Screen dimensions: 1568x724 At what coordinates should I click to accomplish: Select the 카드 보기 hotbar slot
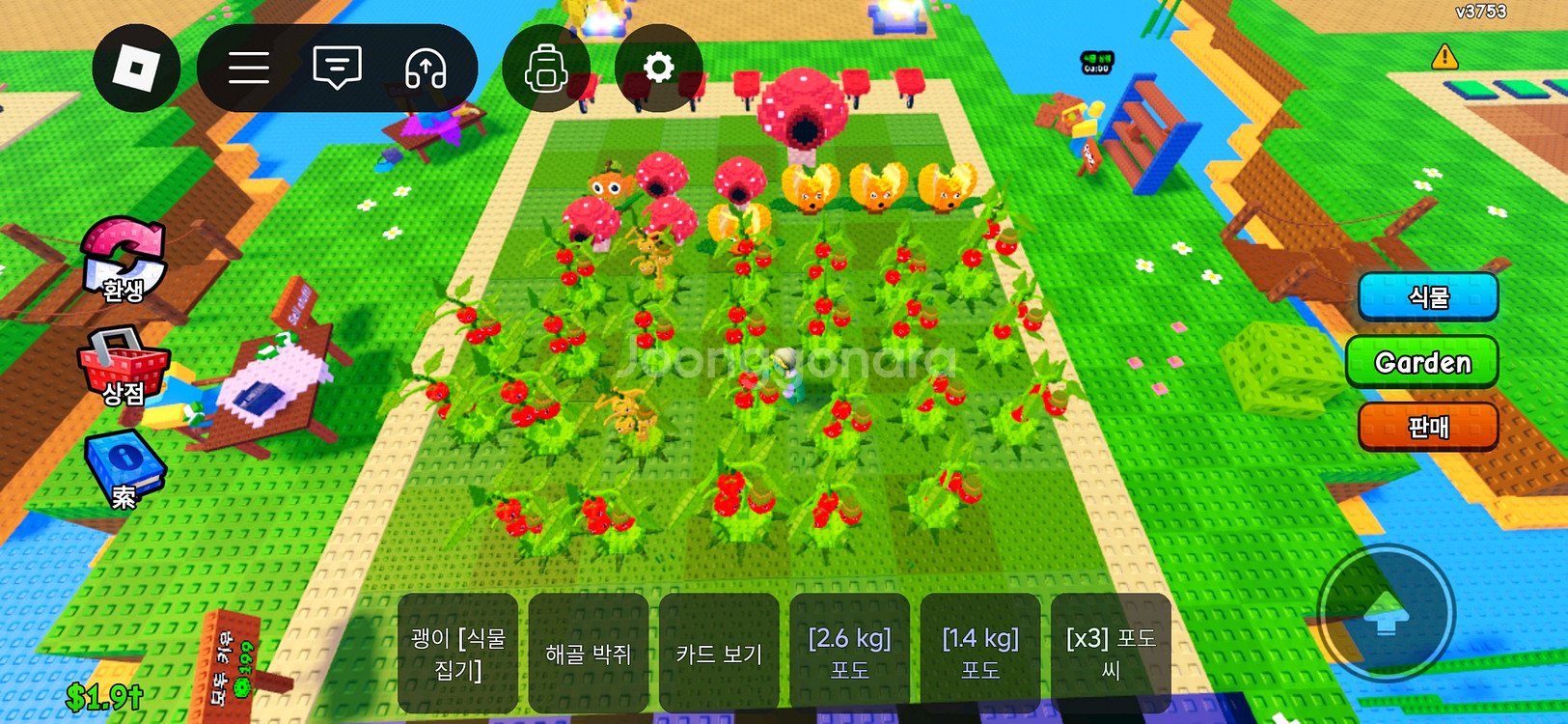719,654
